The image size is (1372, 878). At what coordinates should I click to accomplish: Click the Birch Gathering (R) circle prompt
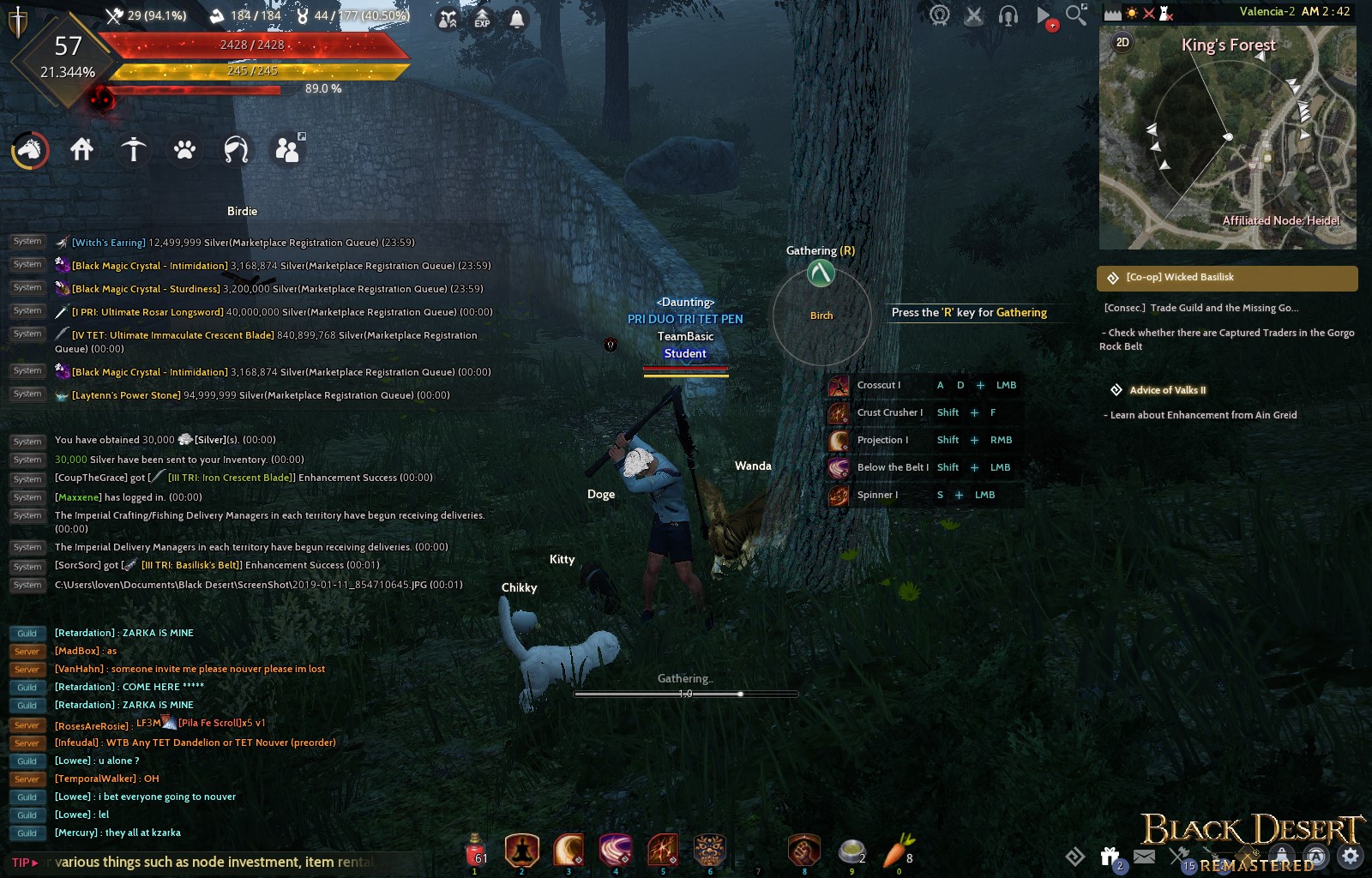pos(821,316)
